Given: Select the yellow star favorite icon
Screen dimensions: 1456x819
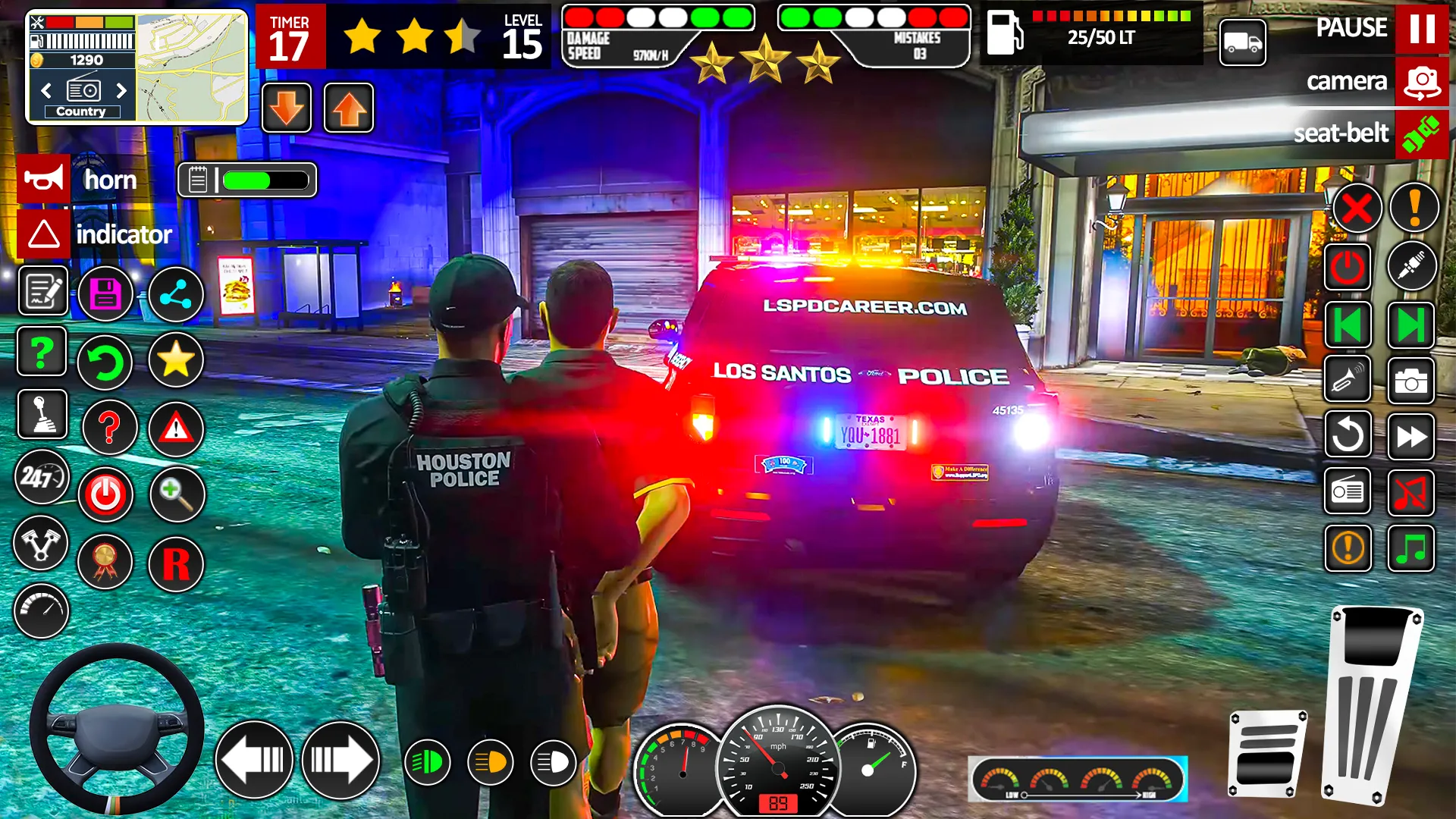Looking at the screenshot, I should (x=175, y=359).
